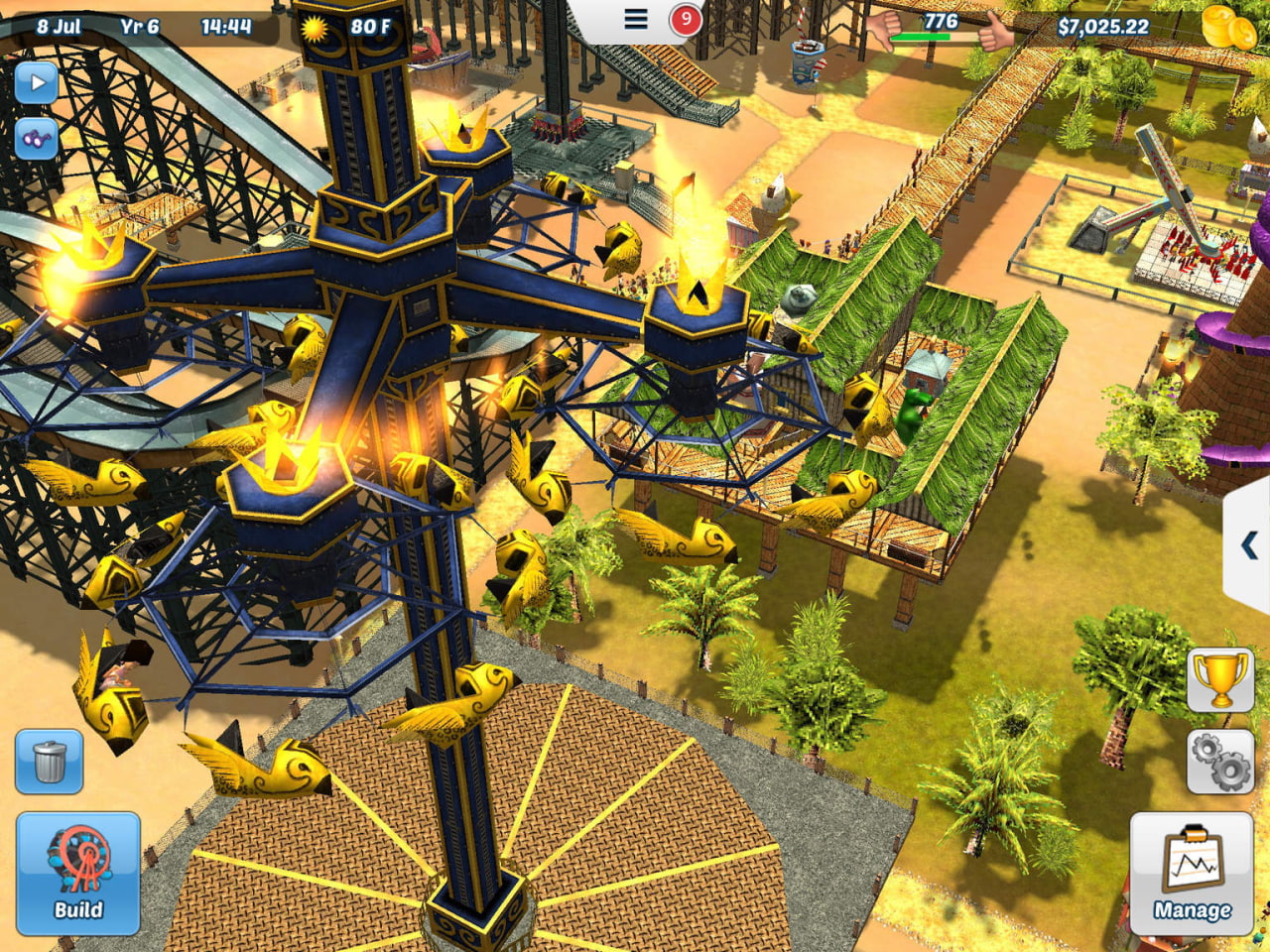
Task: View the trophy achievements button
Action: pyautogui.click(x=1220, y=679)
